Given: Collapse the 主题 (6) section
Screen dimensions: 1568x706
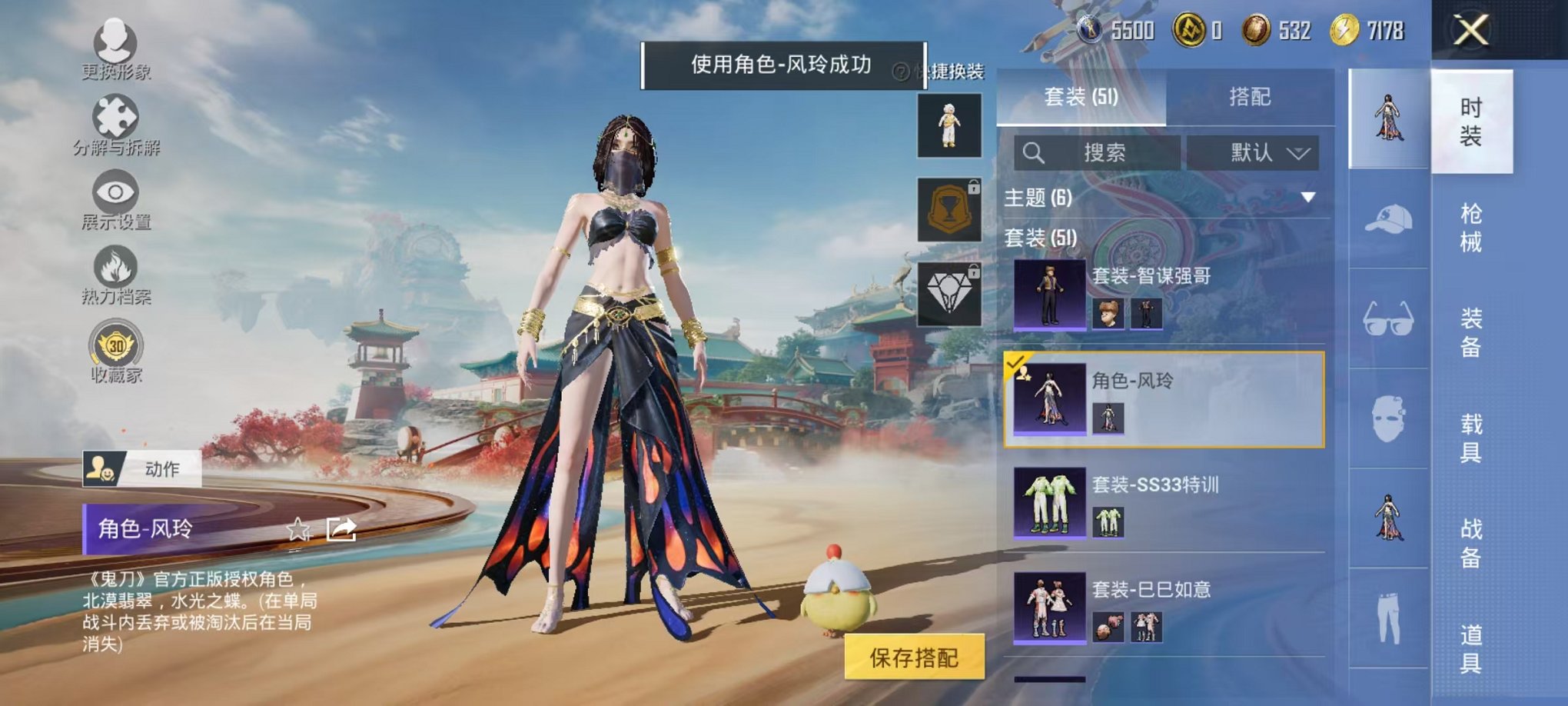Looking at the screenshot, I should tap(1308, 197).
